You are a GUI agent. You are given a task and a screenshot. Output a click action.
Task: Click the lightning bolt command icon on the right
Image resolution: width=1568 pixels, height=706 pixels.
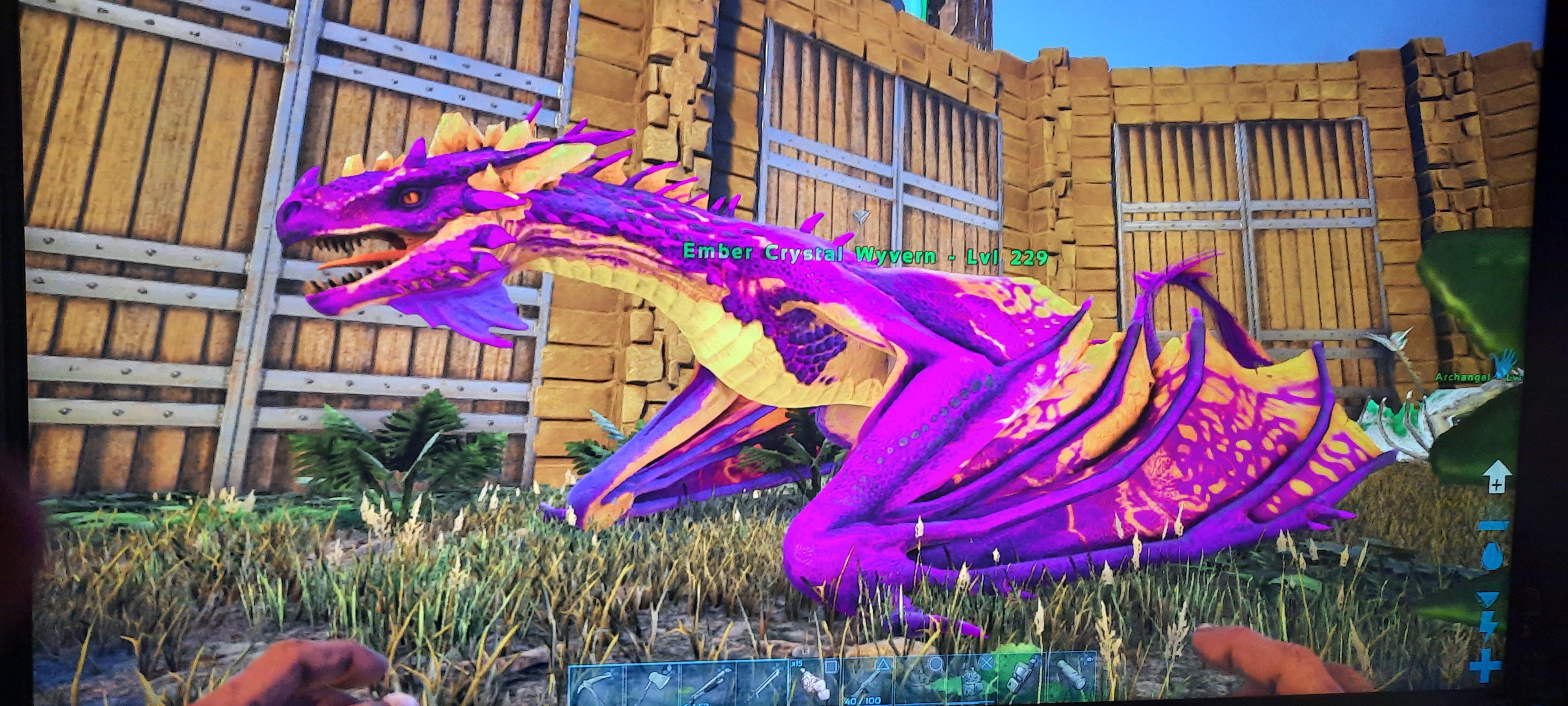tap(1489, 624)
